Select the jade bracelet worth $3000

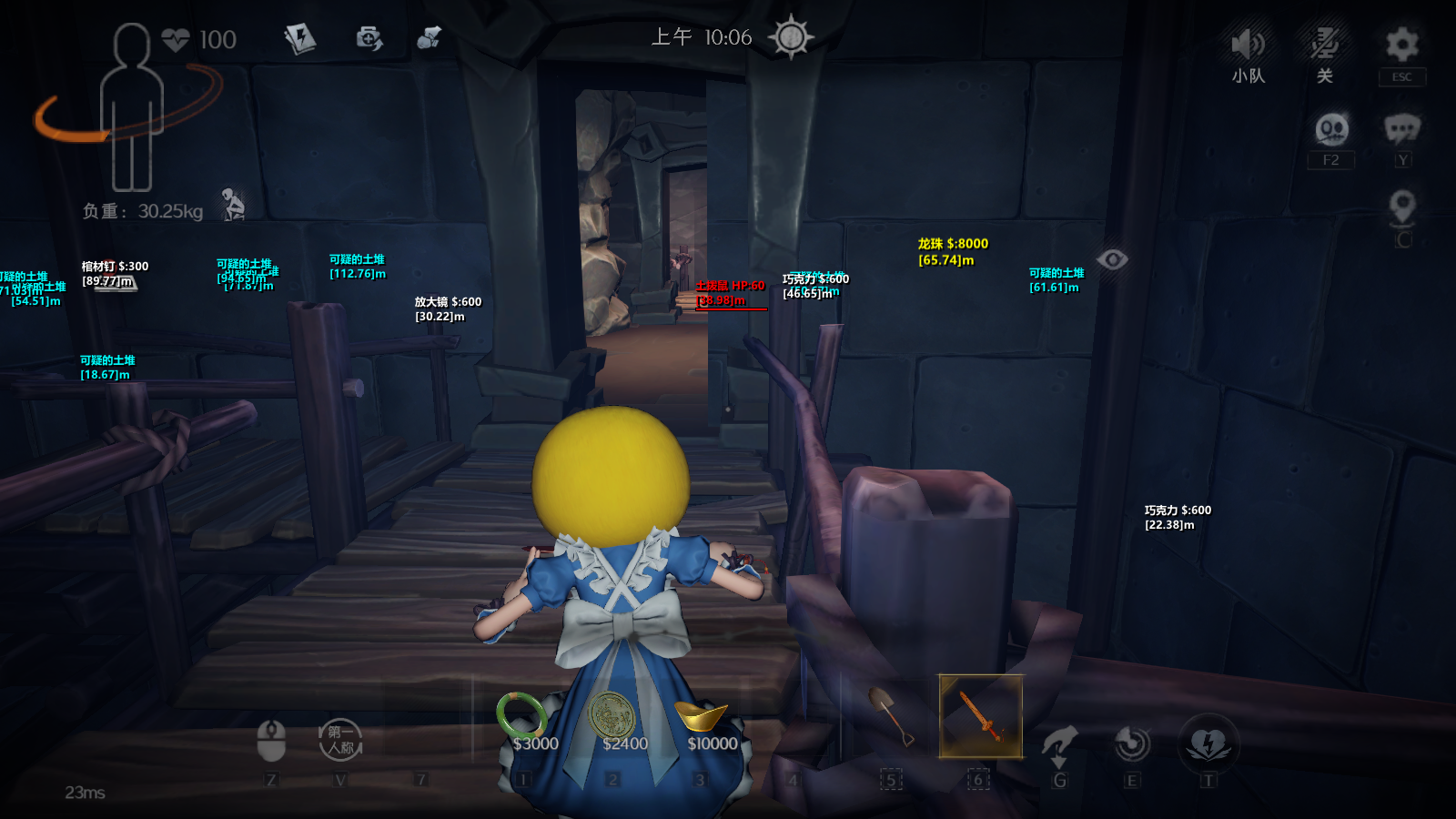[522, 715]
